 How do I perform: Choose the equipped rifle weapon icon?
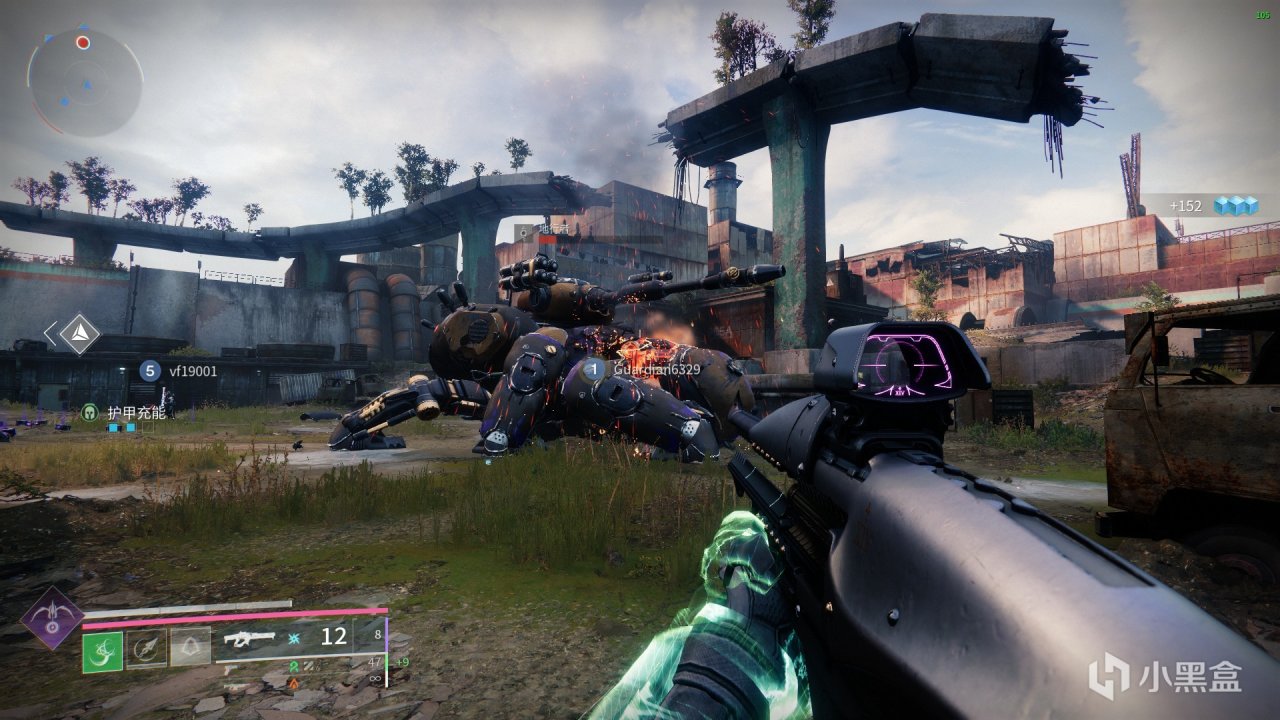[249, 638]
